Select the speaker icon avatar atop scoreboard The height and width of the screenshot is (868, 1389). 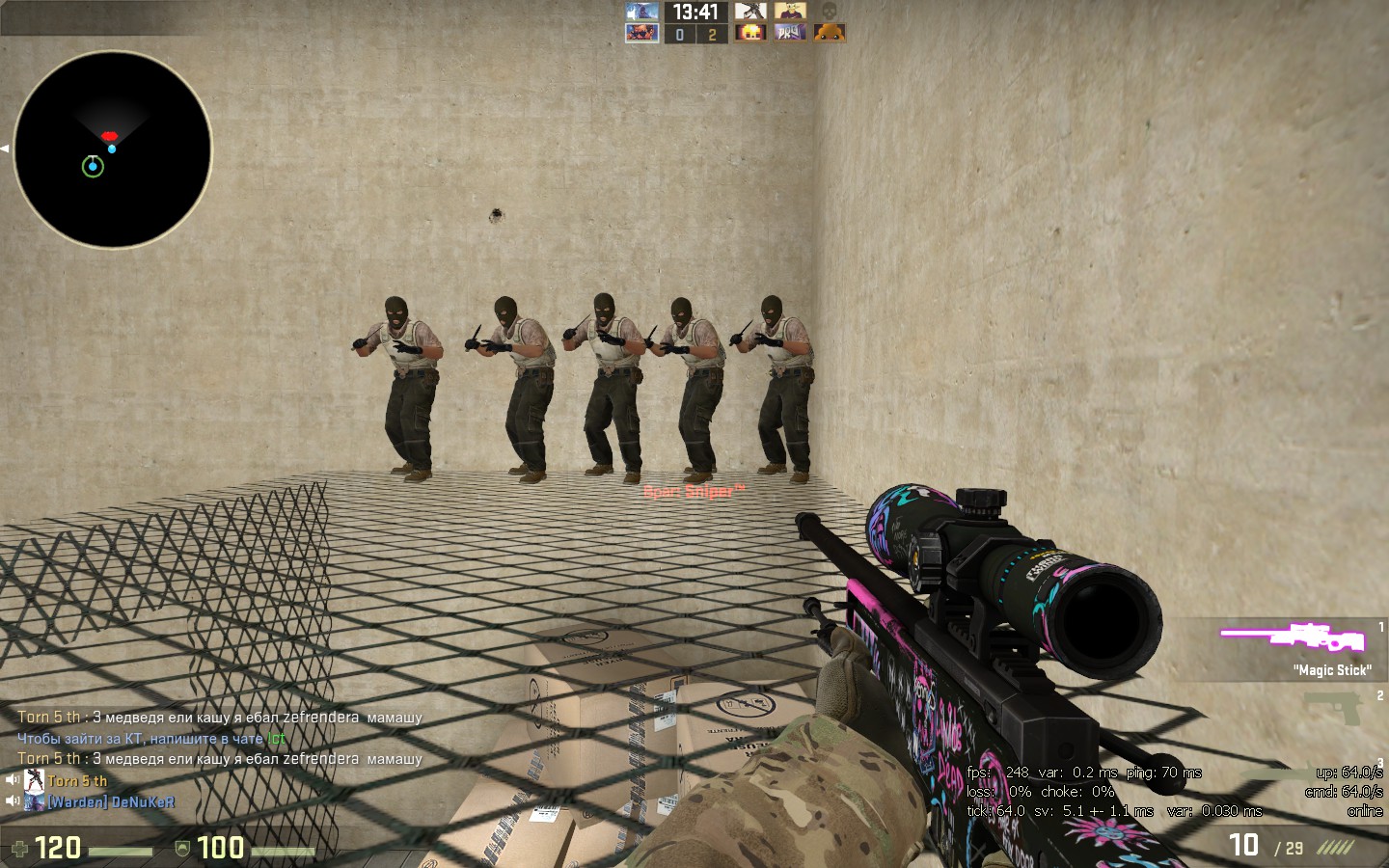coord(641,12)
